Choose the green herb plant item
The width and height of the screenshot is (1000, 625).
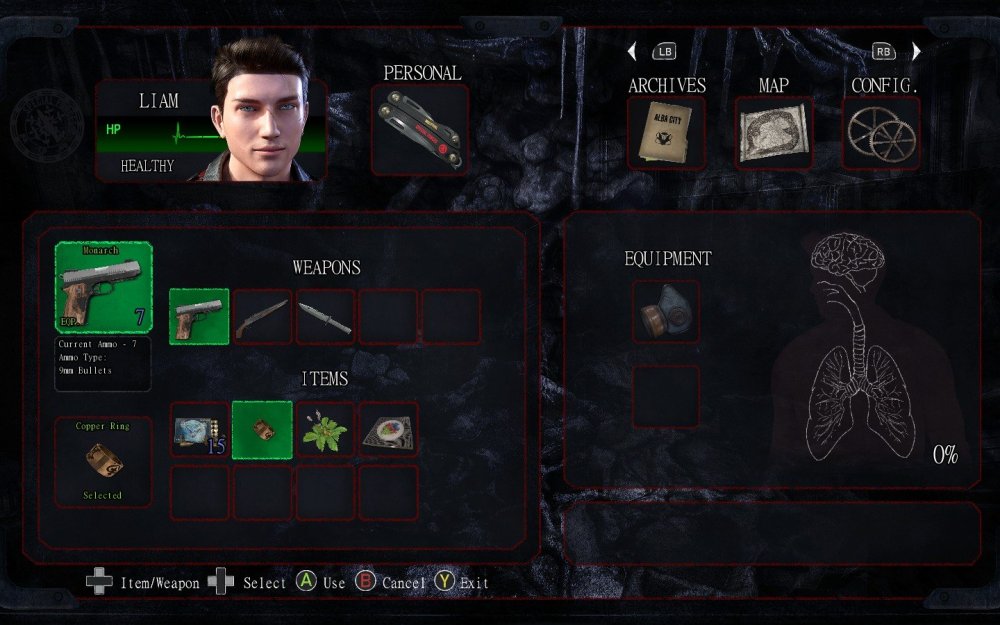pos(325,430)
